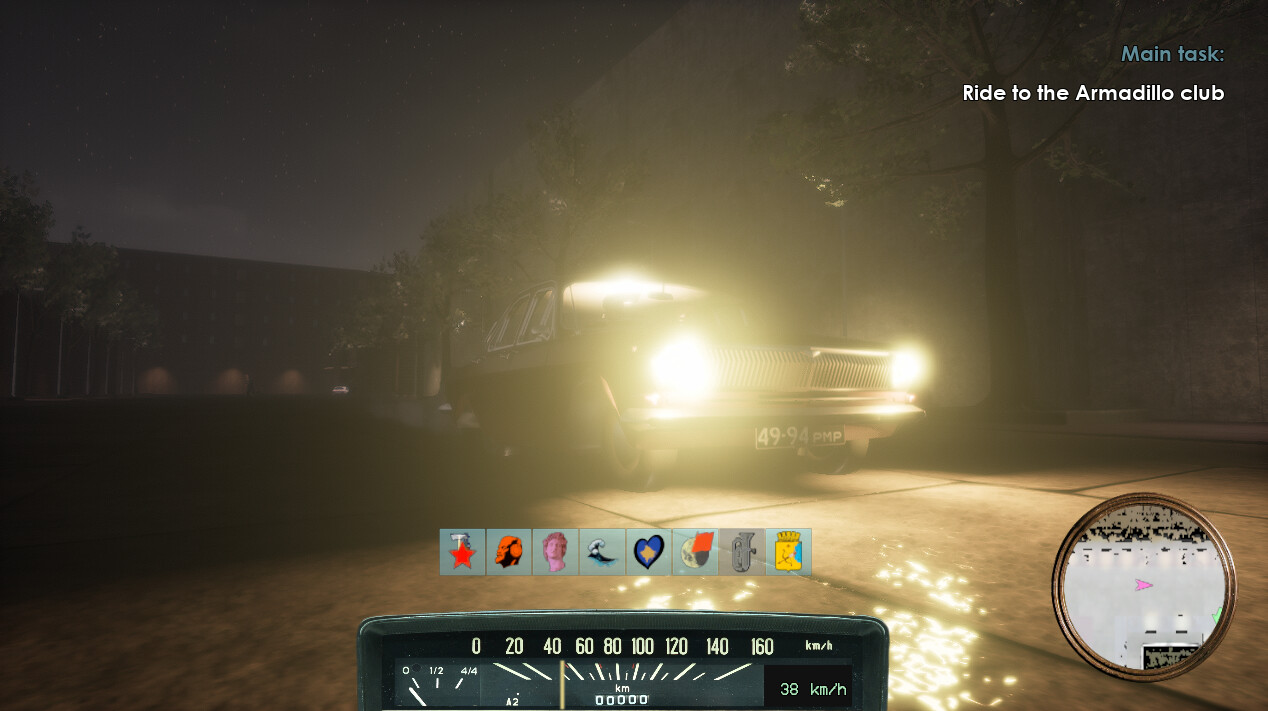This screenshot has width=1268, height=711.
Task: Pick the ocean wave icon
Action: [602, 552]
